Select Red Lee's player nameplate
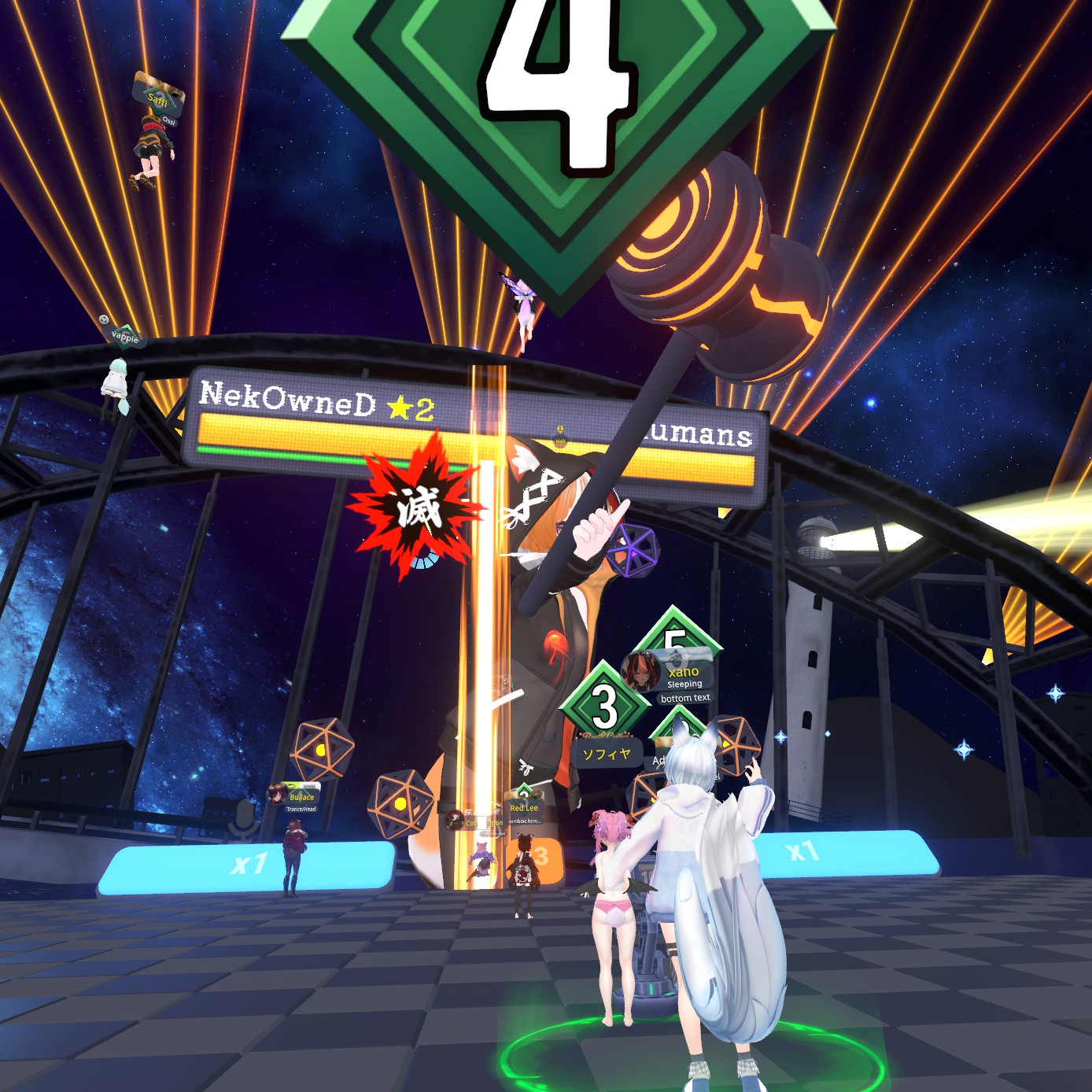Screen dimensions: 1092x1092 [524, 808]
